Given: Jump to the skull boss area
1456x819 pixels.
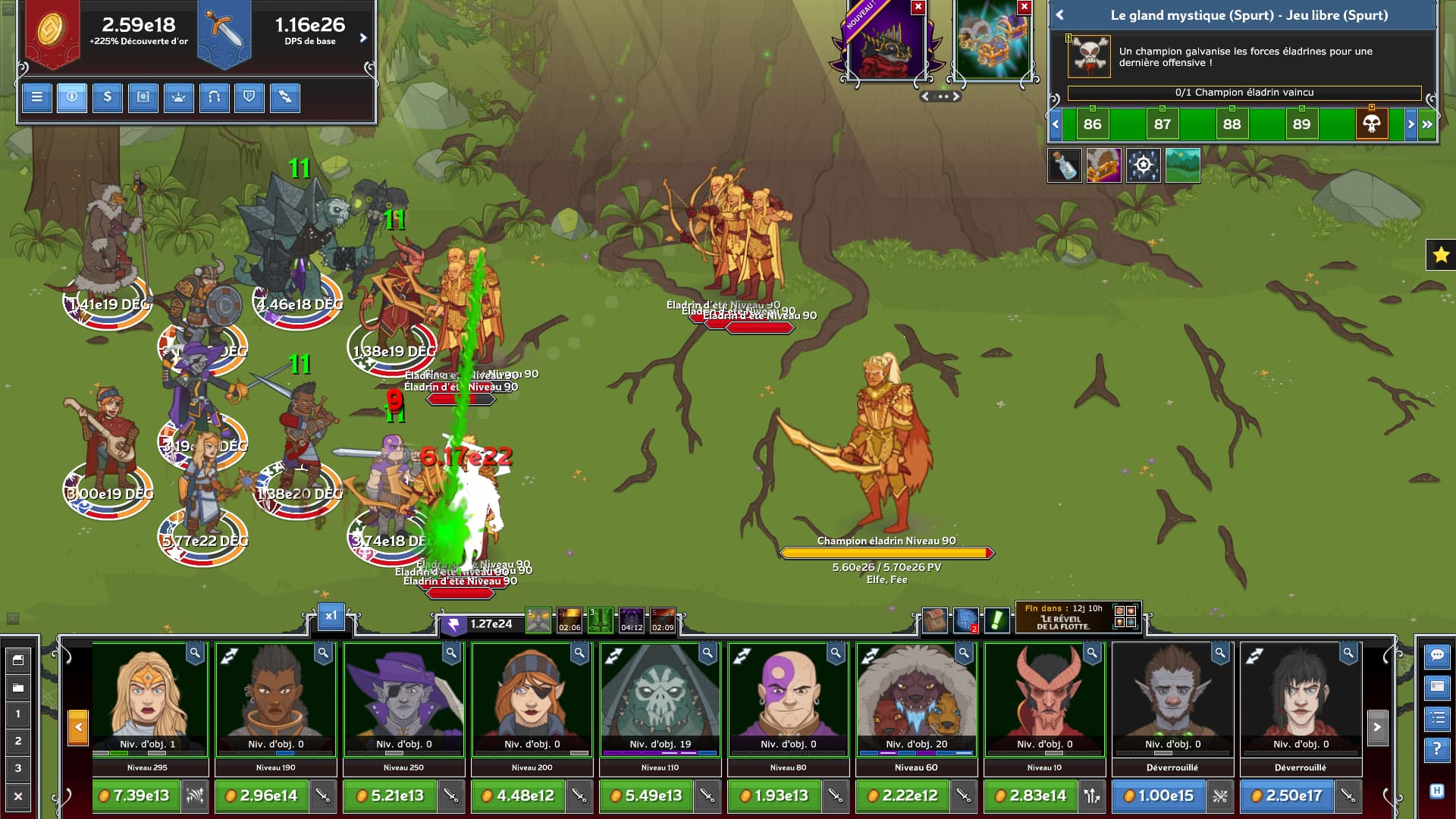Looking at the screenshot, I should [x=1371, y=124].
